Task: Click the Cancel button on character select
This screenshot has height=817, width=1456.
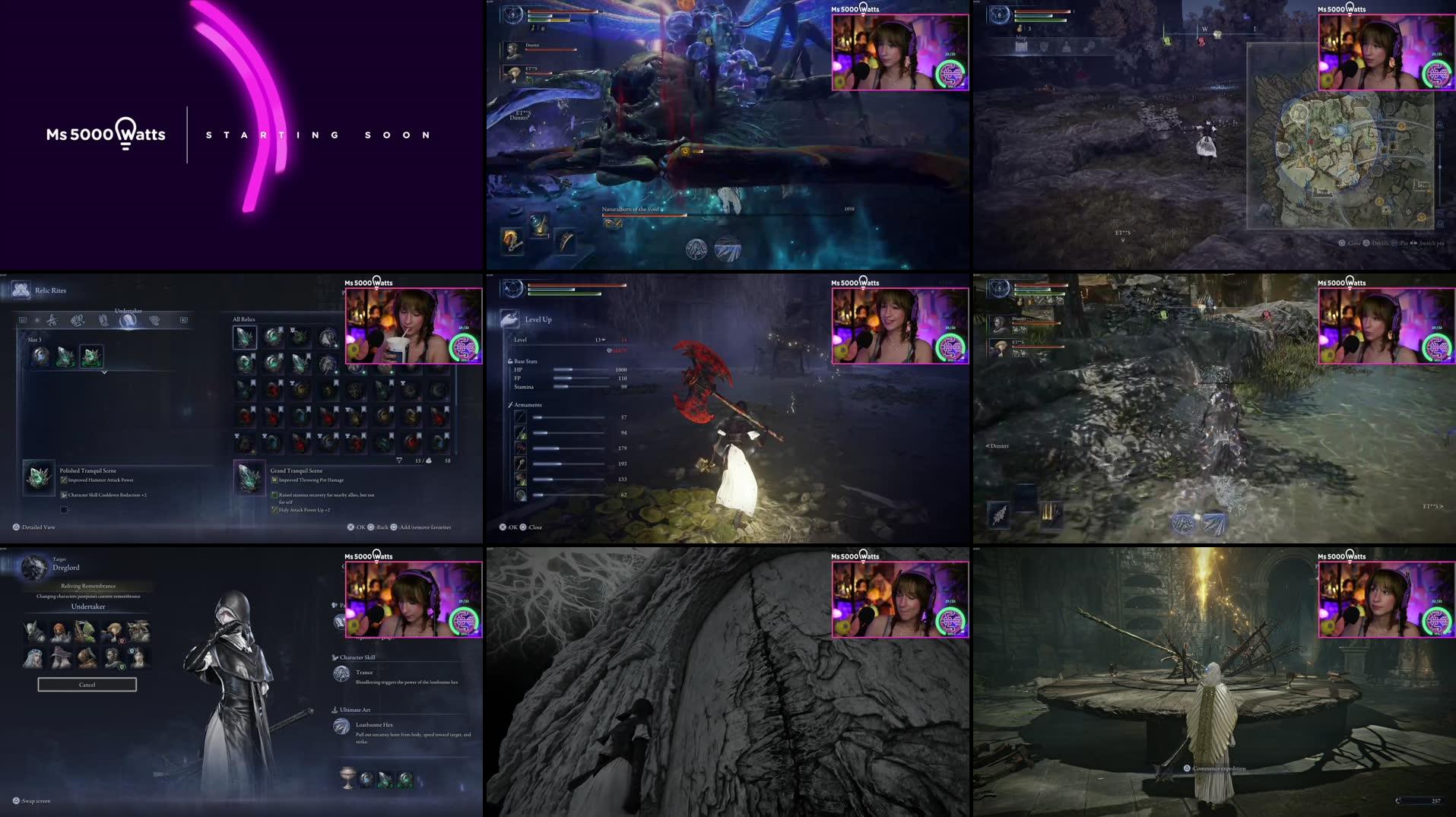Action: click(86, 685)
